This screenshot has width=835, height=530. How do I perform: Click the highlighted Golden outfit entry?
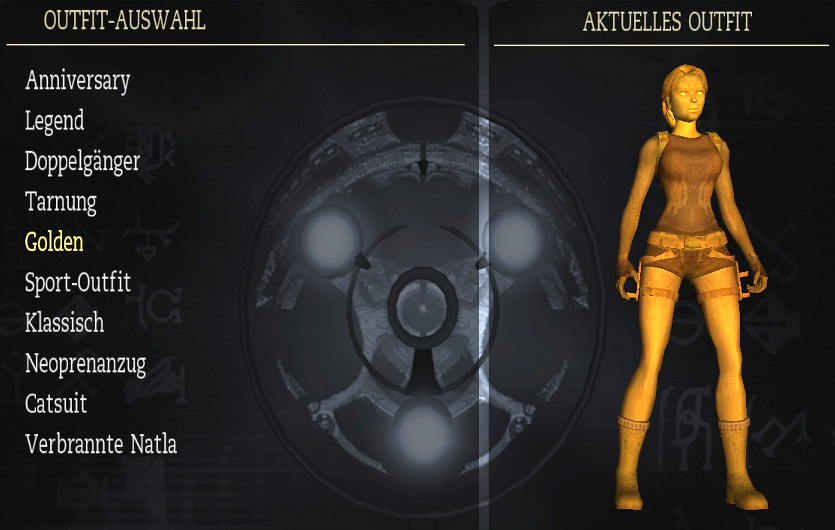click(x=54, y=242)
